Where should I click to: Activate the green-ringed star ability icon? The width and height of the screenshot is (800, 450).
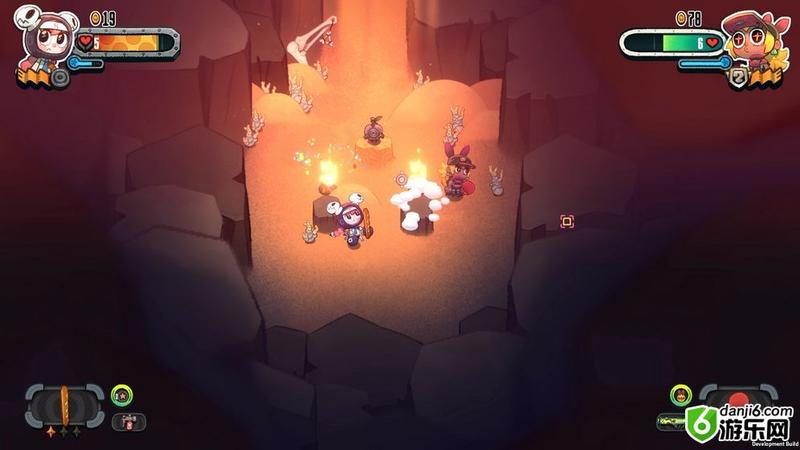[120, 395]
